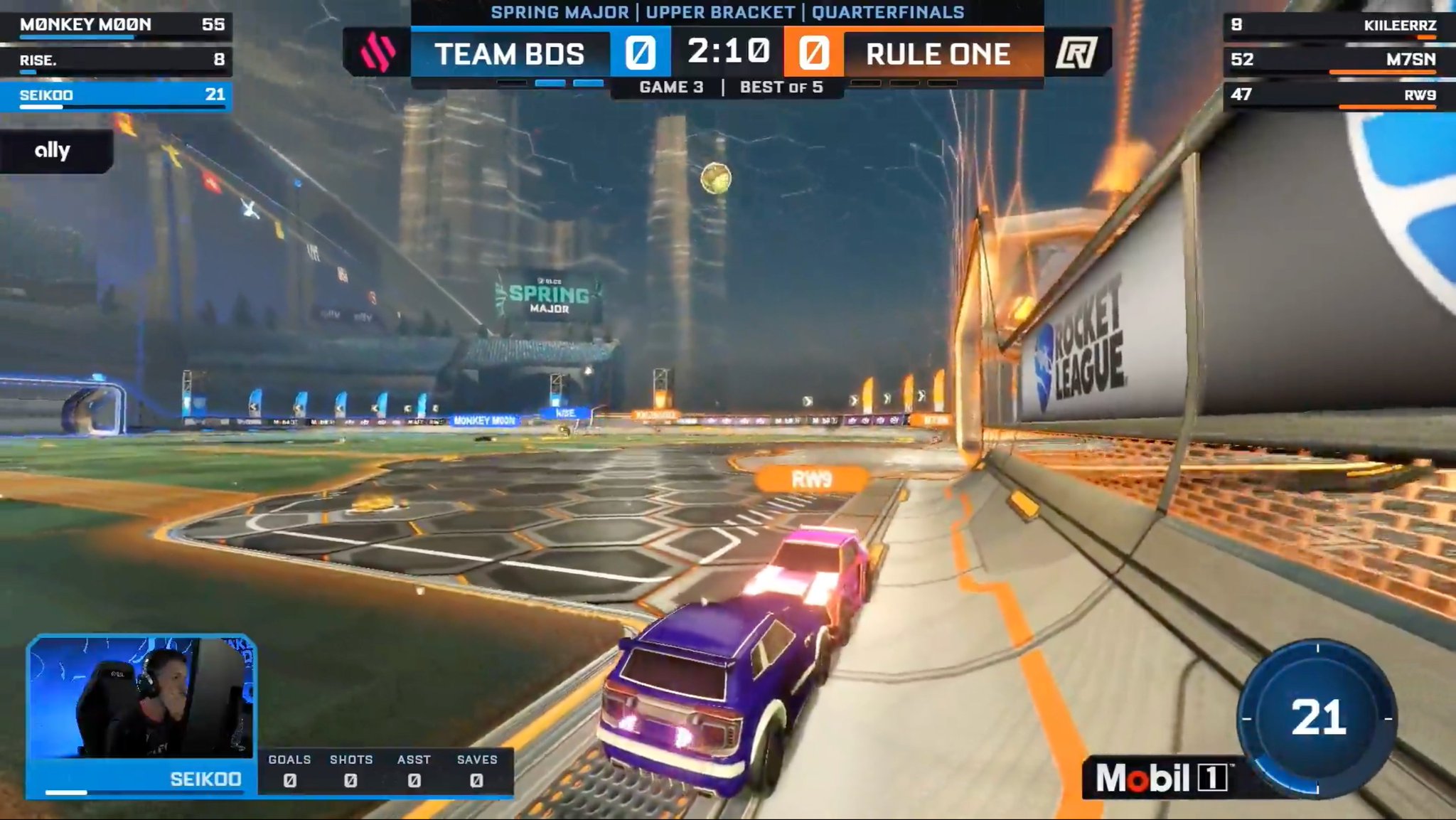Select the ally sponsor logo

(x=53, y=150)
